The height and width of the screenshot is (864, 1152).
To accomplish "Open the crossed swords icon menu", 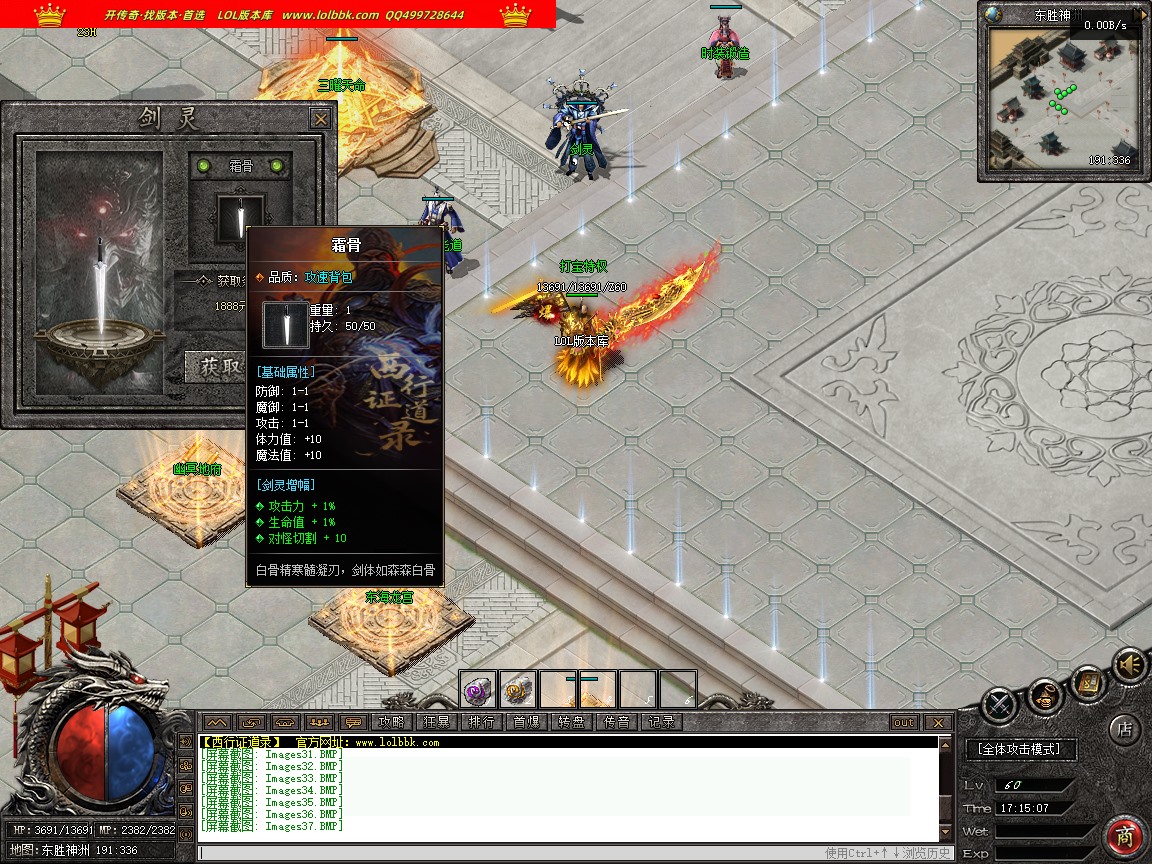I will (999, 705).
